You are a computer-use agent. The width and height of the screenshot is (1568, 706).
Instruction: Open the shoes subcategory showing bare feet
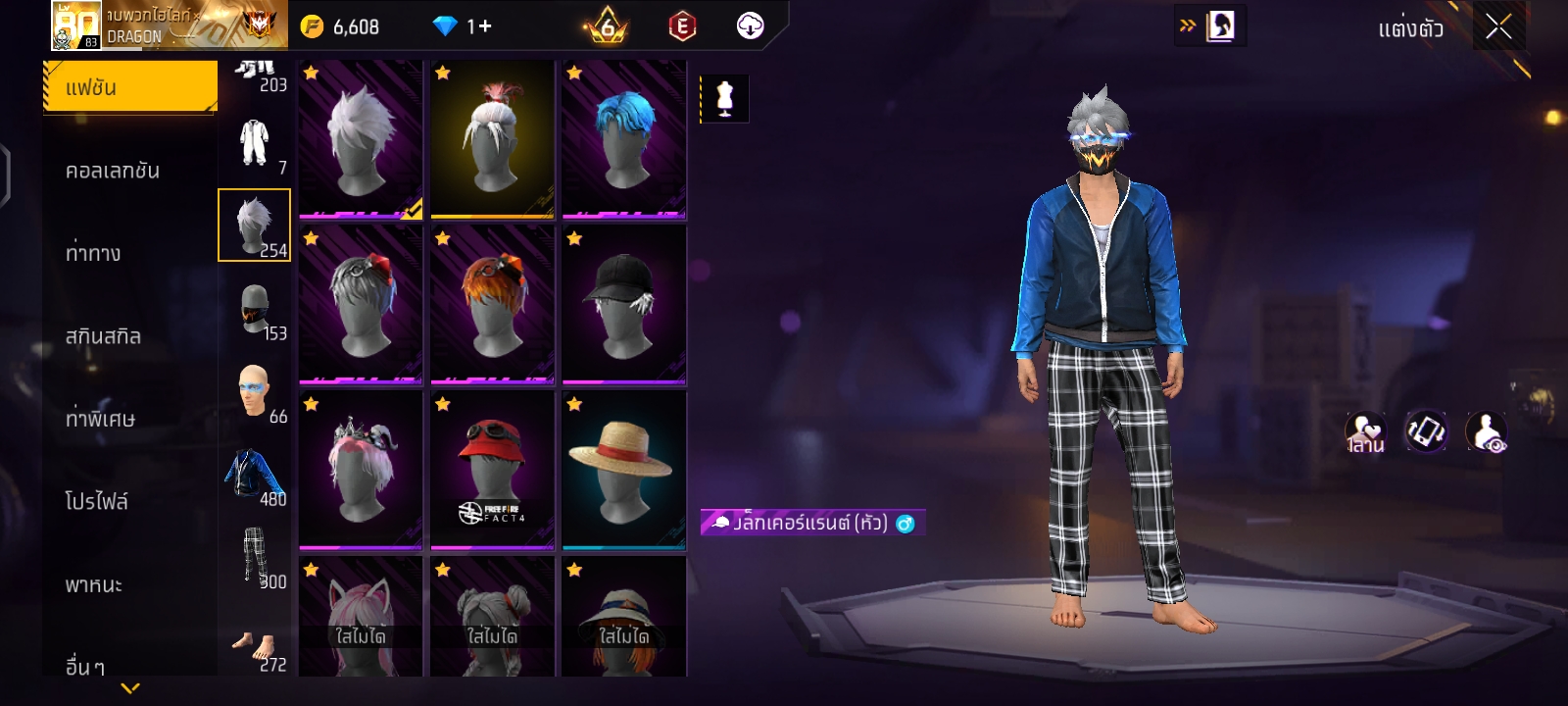pyautogui.click(x=255, y=647)
